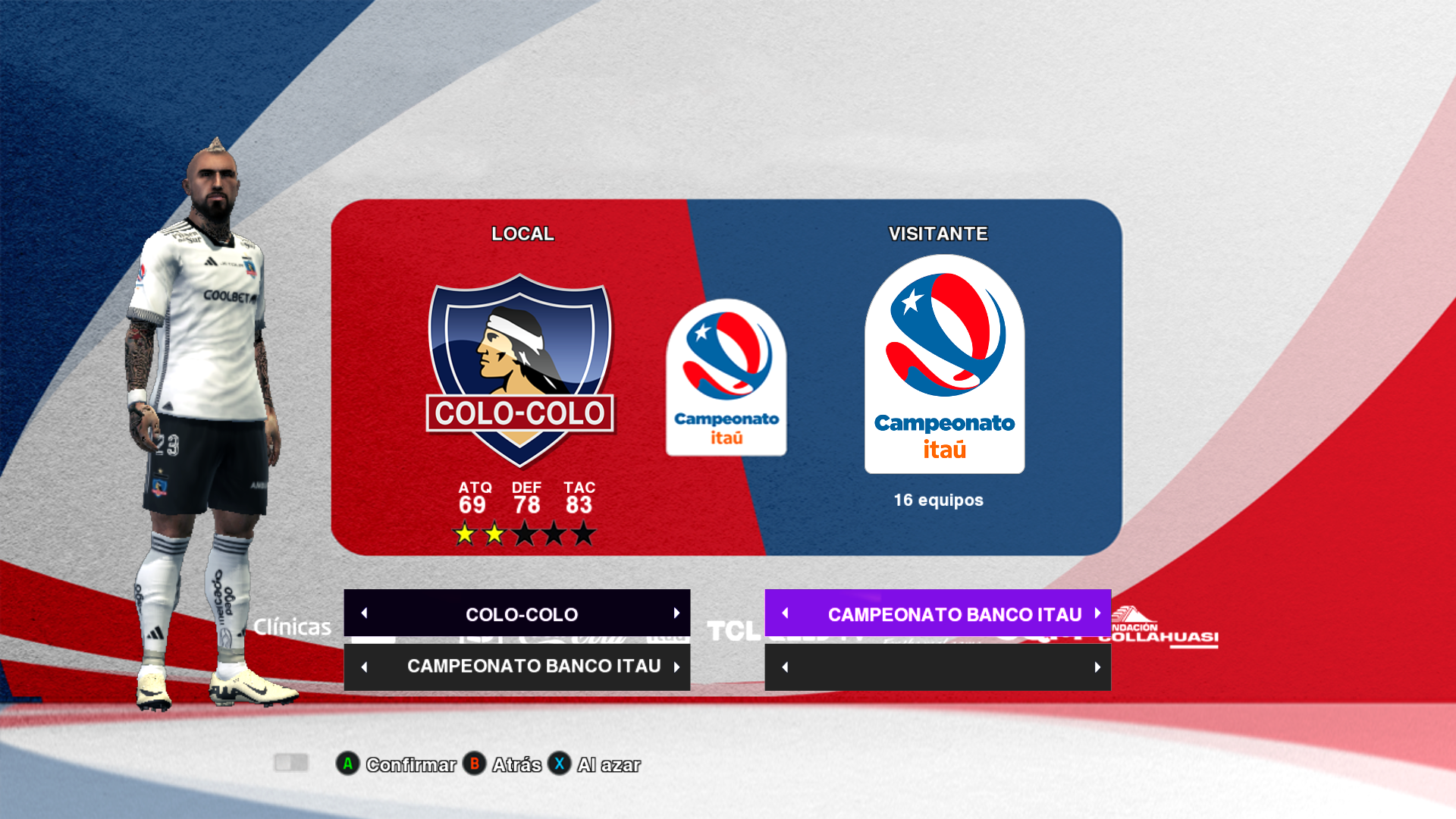Click left arrow on COLO-COLO team selector
The width and height of the screenshot is (1456, 819).
click(365, 613)
